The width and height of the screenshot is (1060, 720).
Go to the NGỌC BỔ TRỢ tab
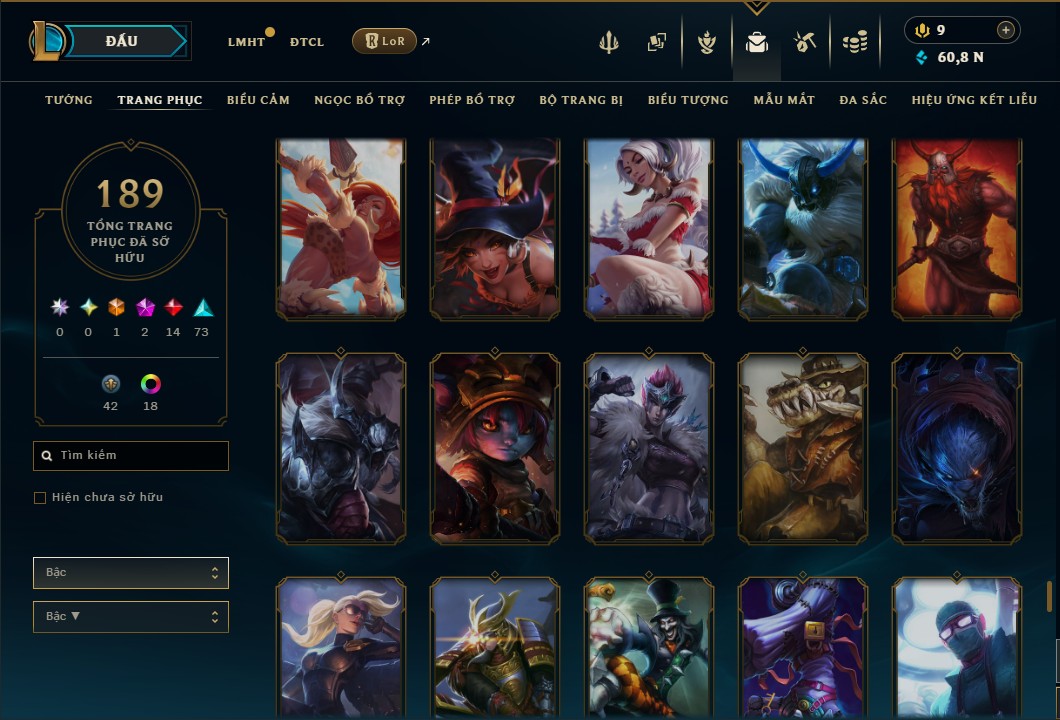(360, 100)
